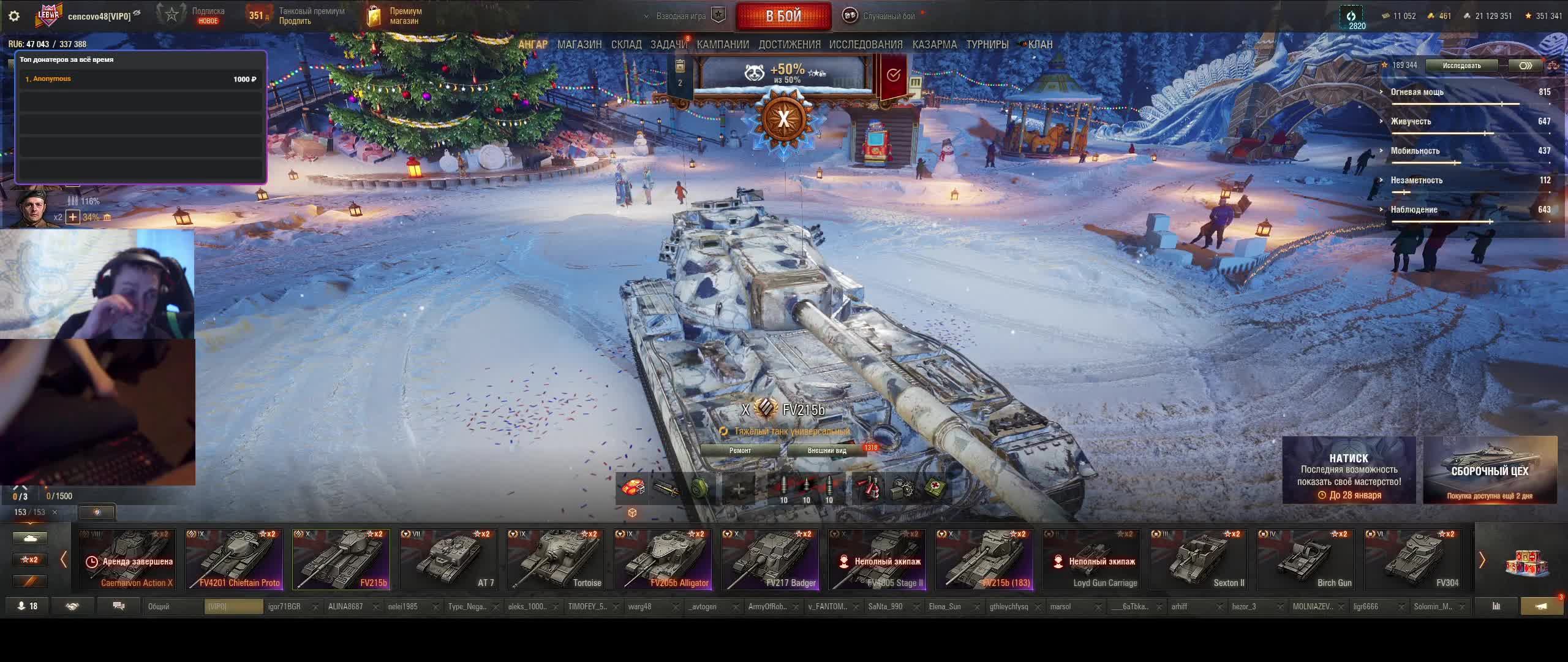The width and height of the screenshot is (1568, 662).
Task: Select the Tortoise tank in carousel
Action: point(556,560)
